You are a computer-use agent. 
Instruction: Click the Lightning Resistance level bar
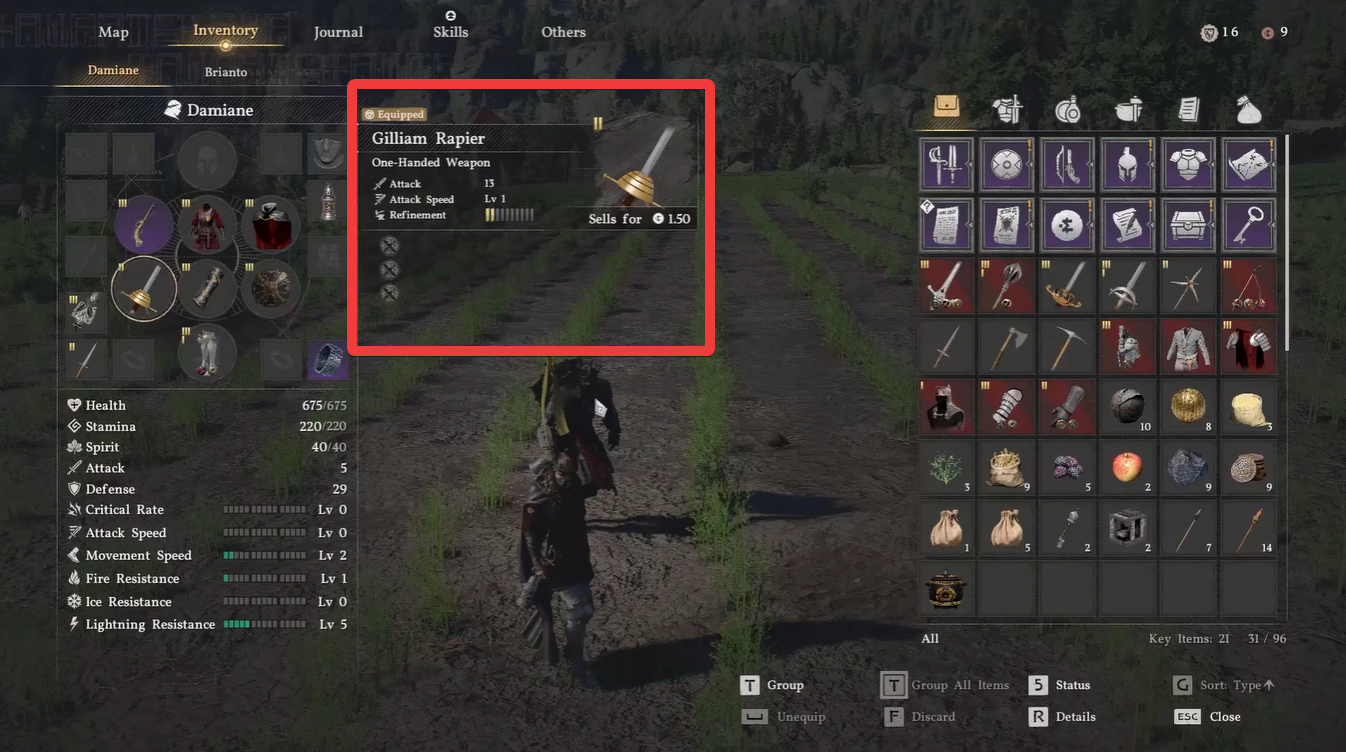(x=265, y=624)
